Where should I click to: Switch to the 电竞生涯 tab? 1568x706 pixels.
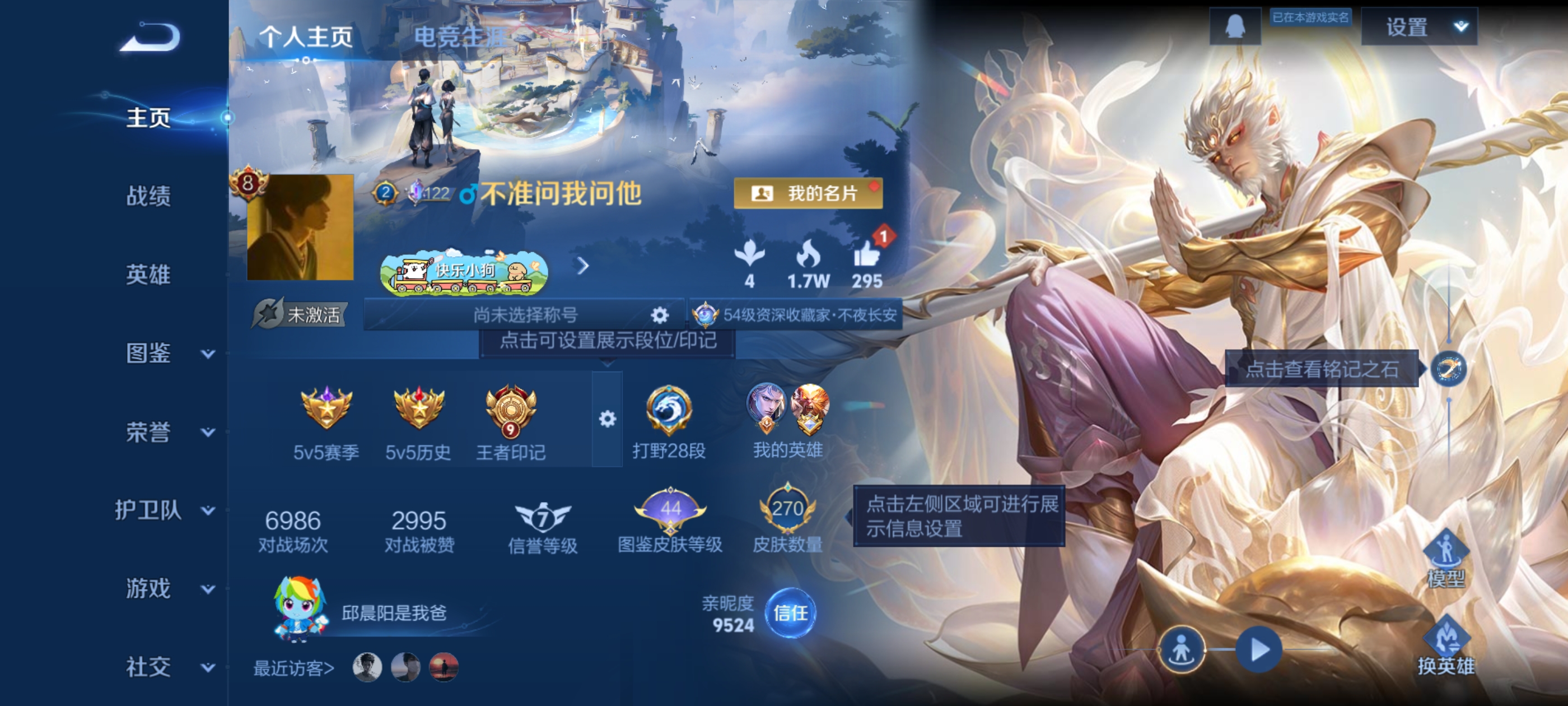pos(458,36)
